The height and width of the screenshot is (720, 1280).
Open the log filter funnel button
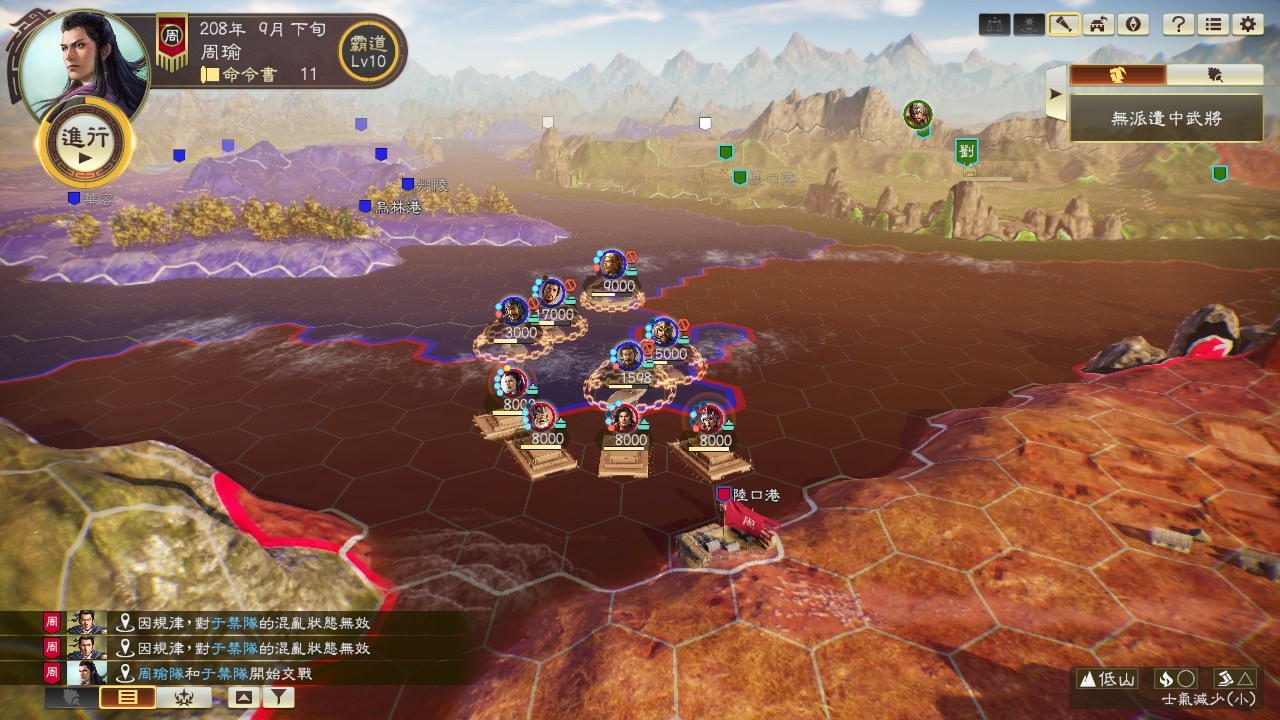tap(276, 698)
